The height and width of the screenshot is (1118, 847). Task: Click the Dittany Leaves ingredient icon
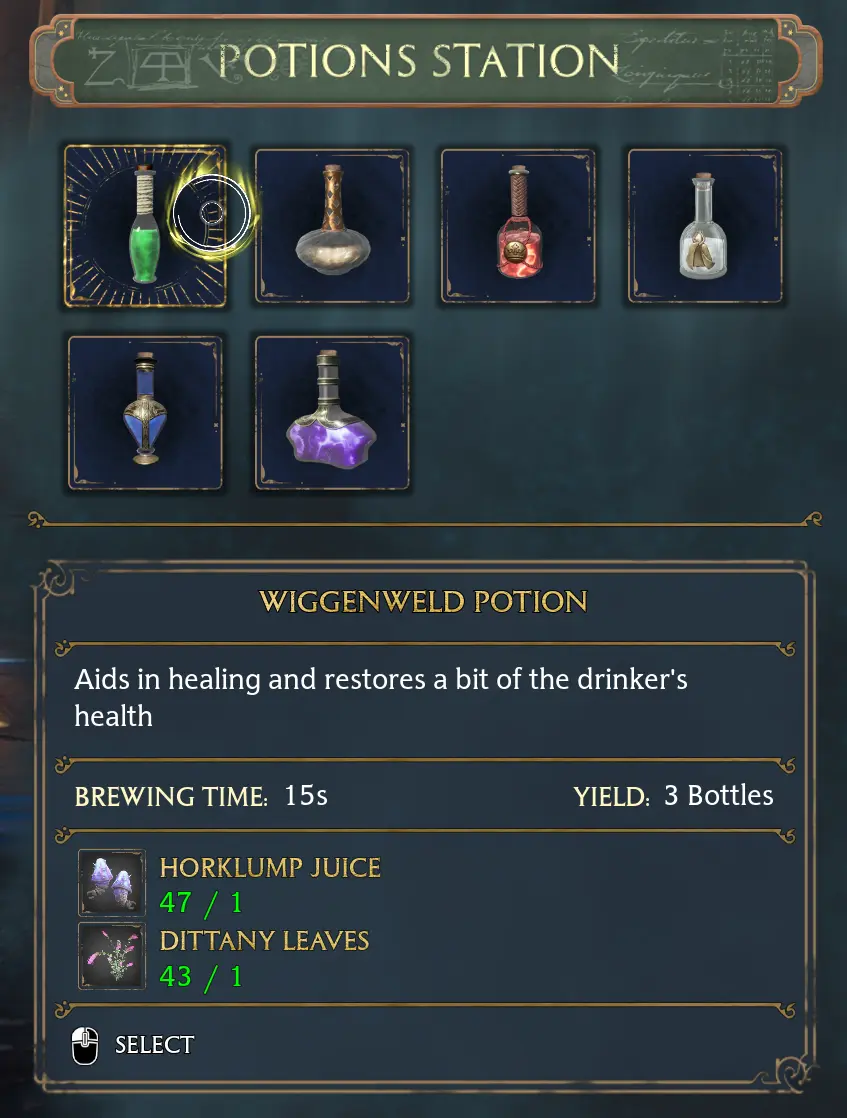coord(112,957)
